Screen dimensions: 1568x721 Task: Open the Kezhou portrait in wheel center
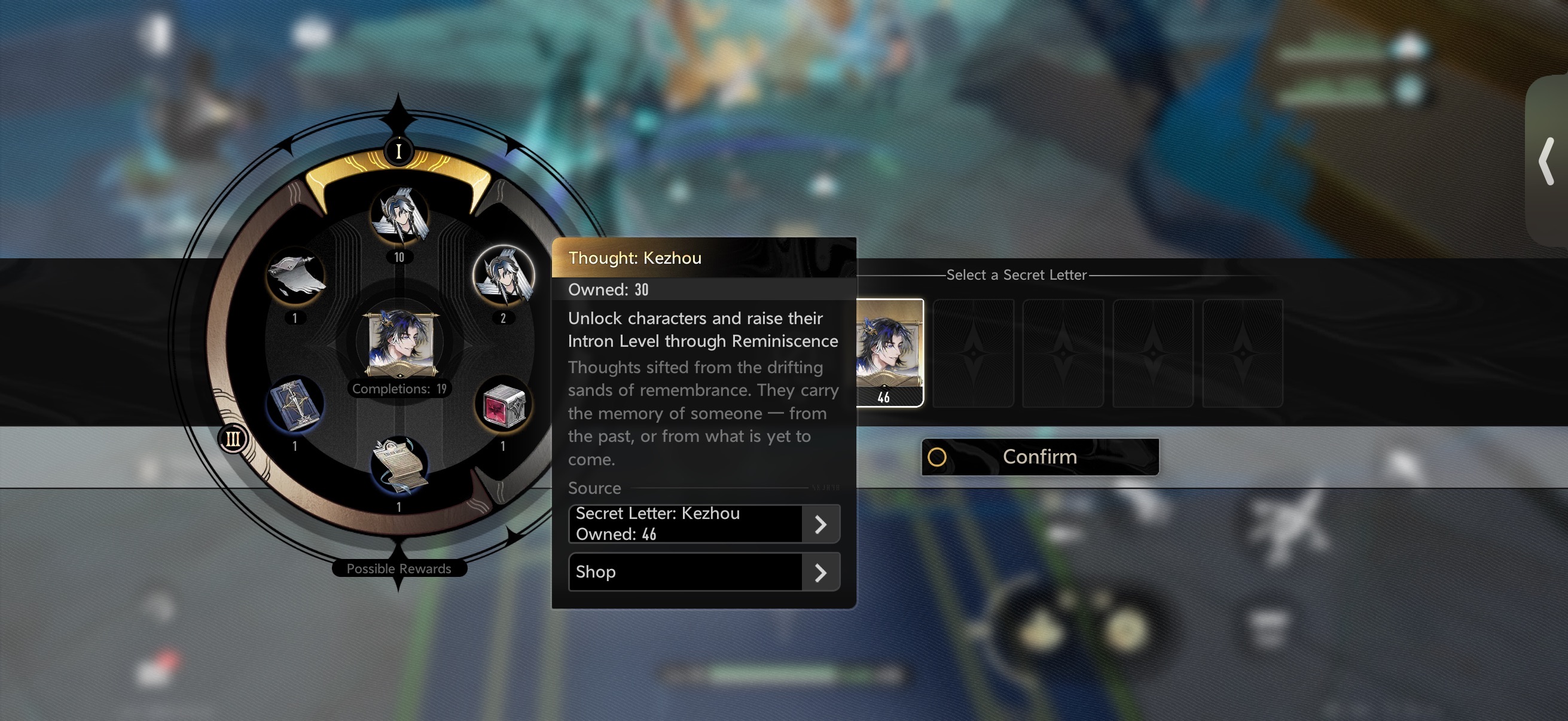point(399,342)
